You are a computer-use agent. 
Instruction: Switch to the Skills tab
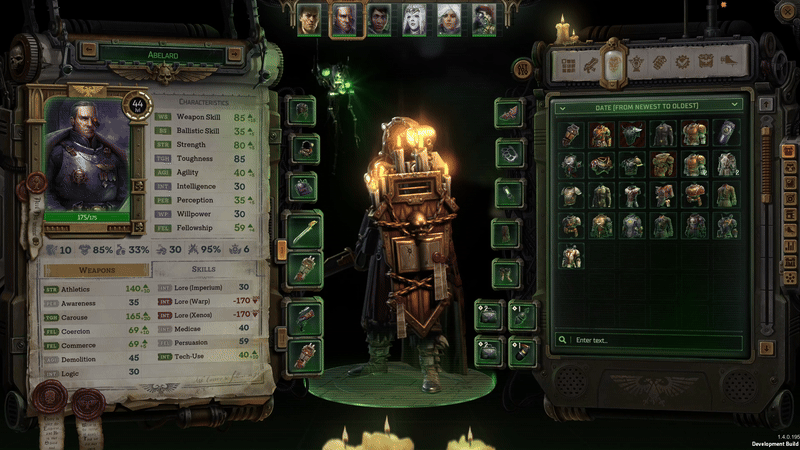point(203,270)
